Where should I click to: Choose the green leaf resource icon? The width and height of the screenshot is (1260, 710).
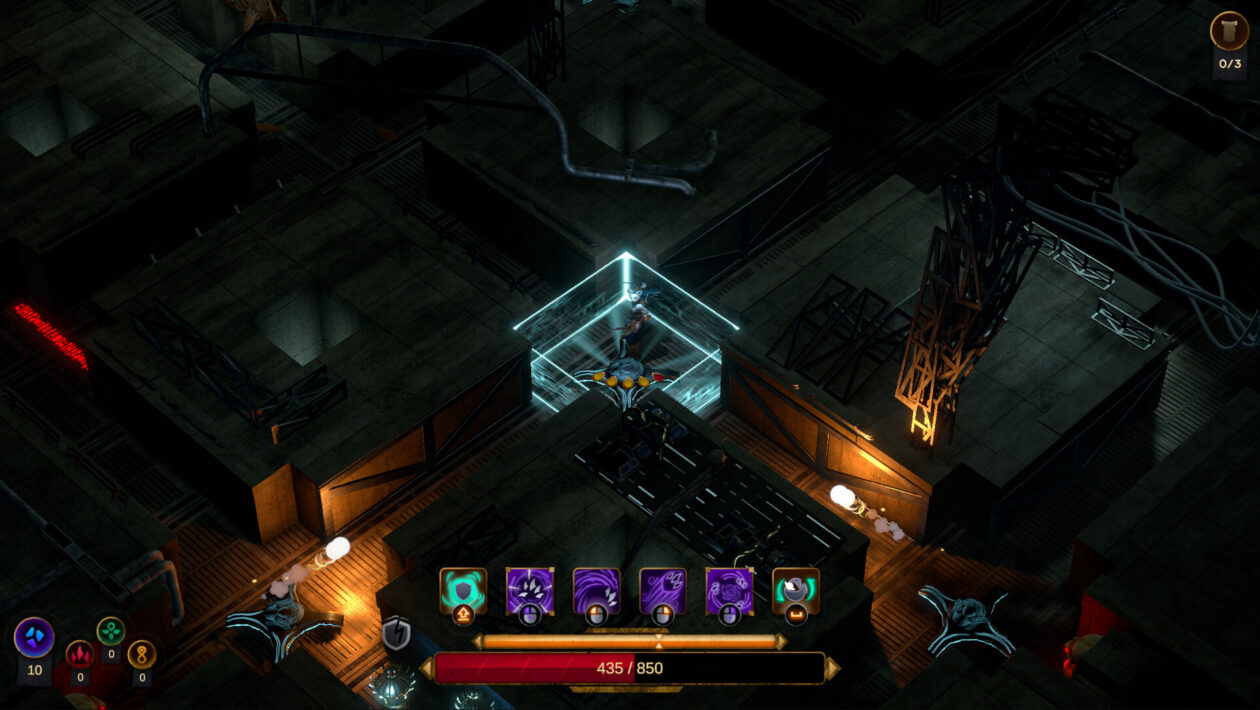pos(111,631)
